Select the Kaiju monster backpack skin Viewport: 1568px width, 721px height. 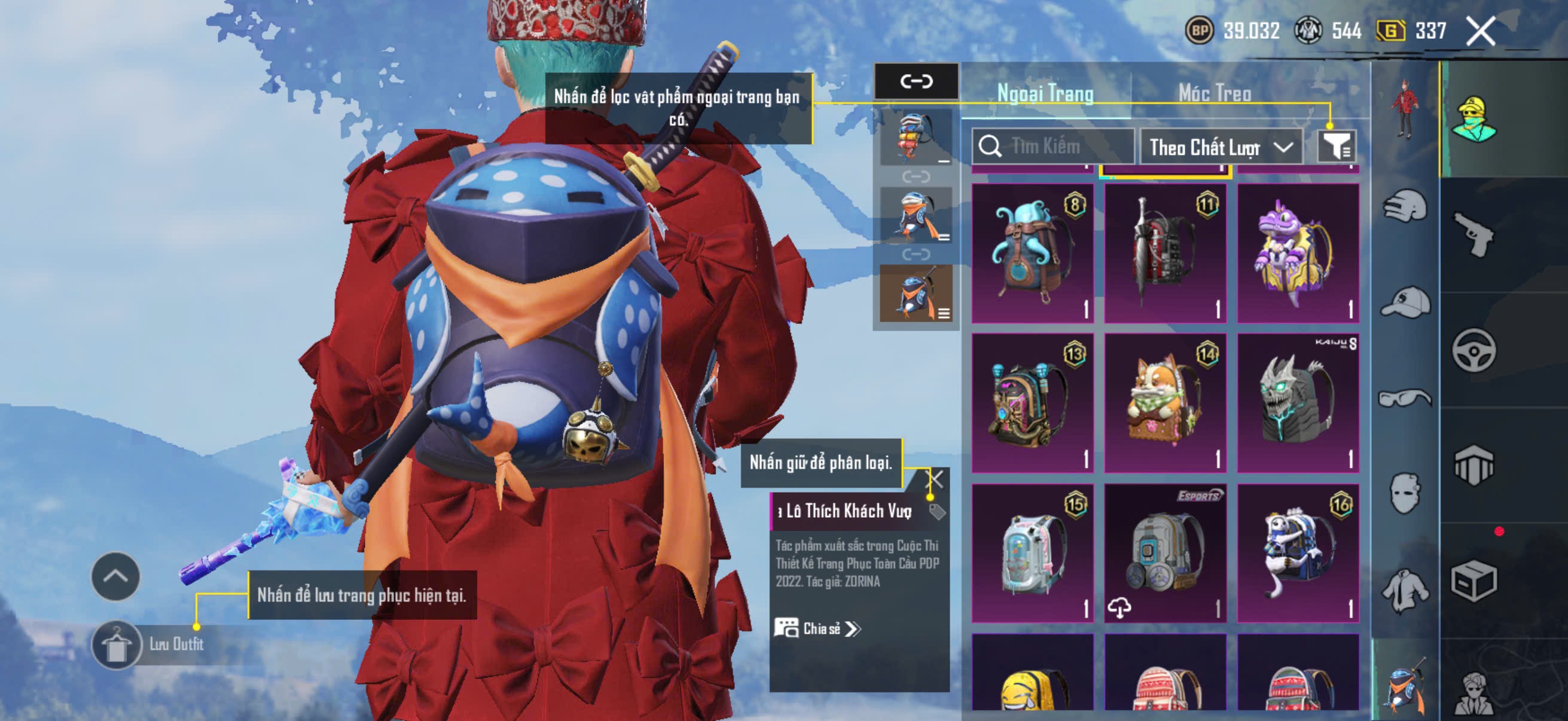(x=1298, y=403)
